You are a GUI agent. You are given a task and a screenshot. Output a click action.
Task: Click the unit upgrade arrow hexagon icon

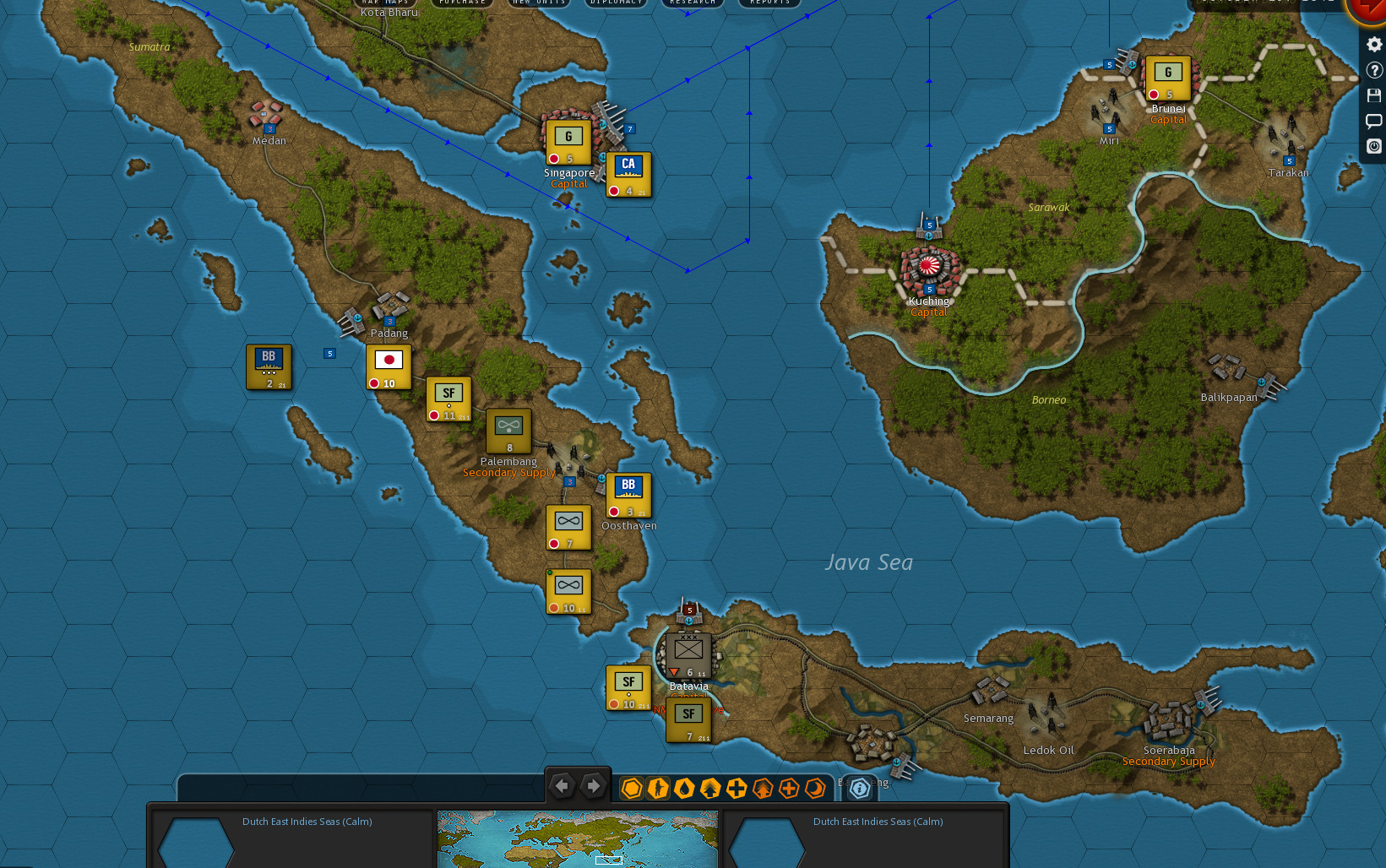[710, 789]
